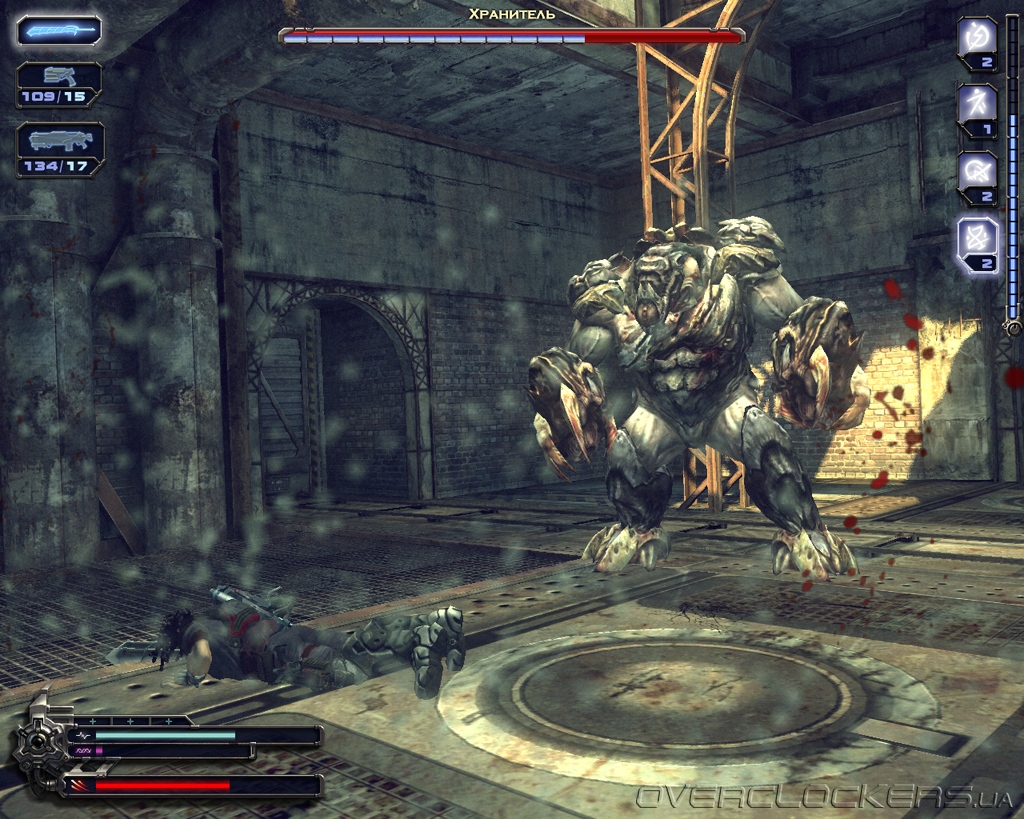
Task: Select the glowing blue energy sword slot
Action: pyautogui.click(x=59, y=31)
